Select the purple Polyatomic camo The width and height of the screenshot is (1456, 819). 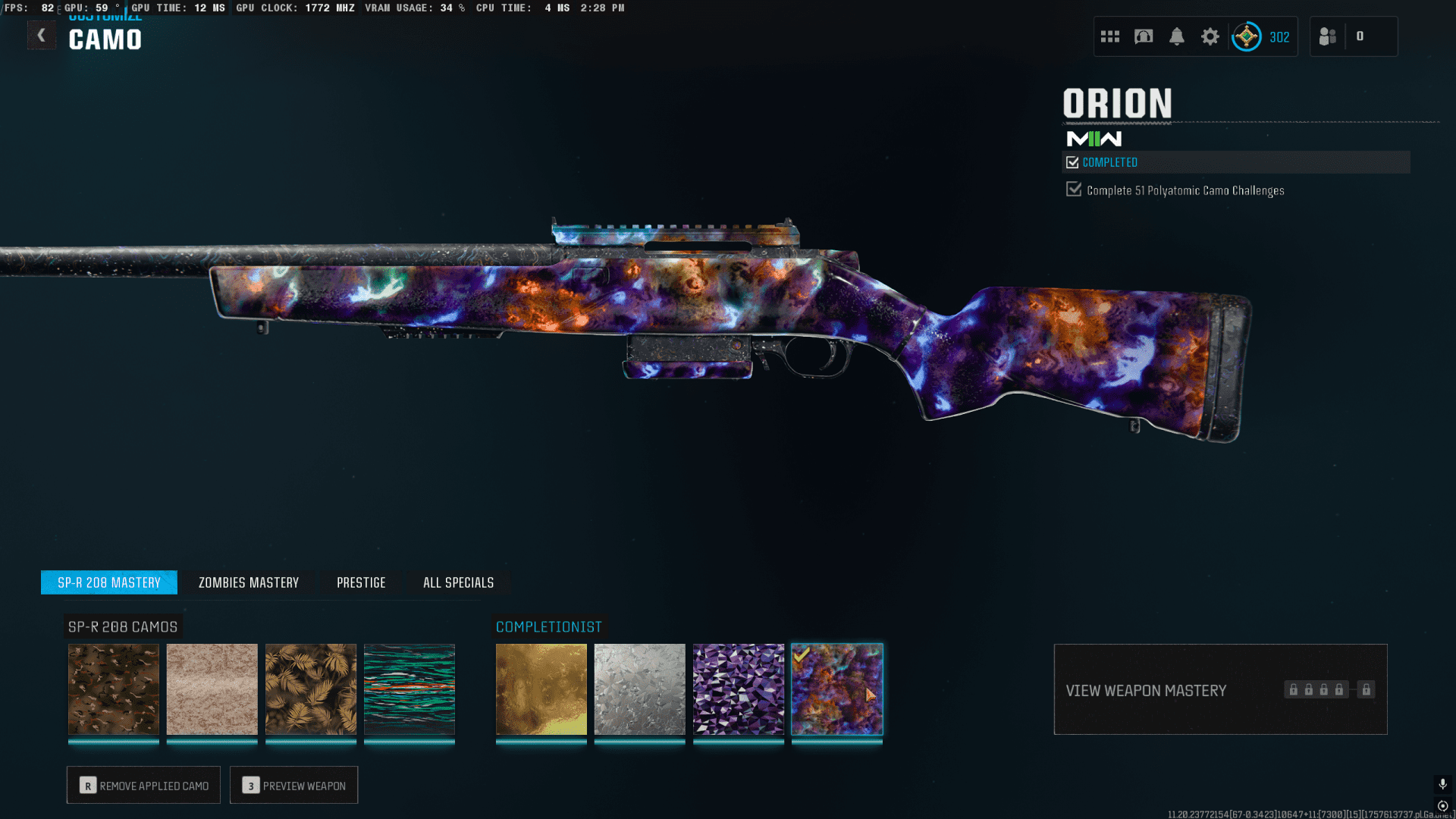coord(739,689)
